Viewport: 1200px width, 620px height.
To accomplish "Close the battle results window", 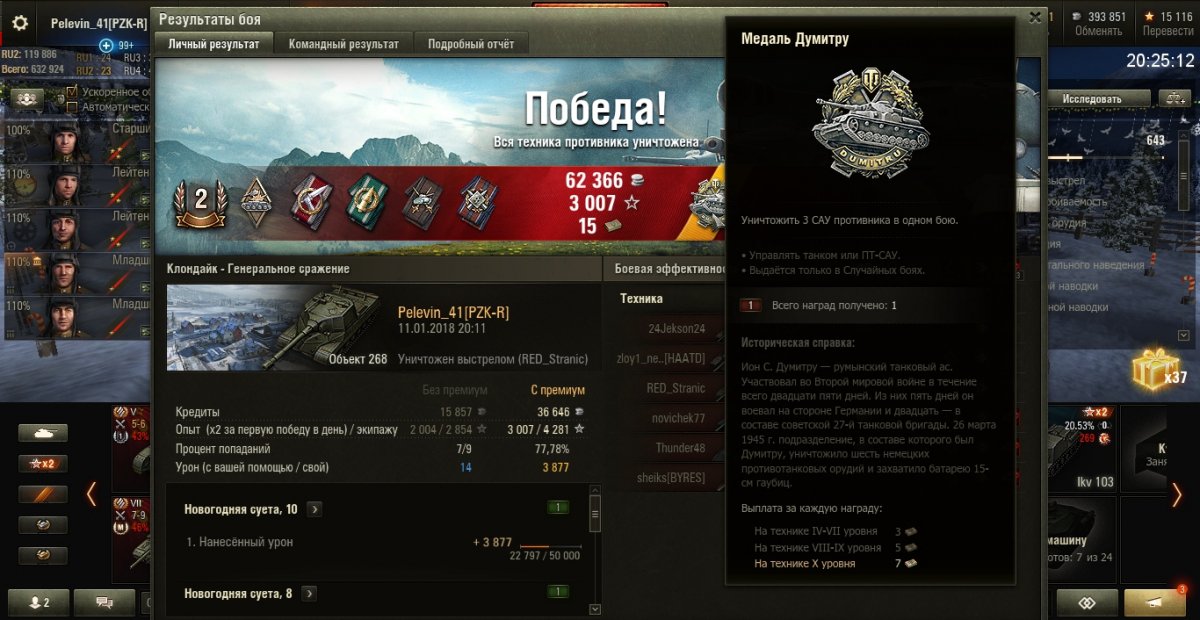I will pos(1035,17).
